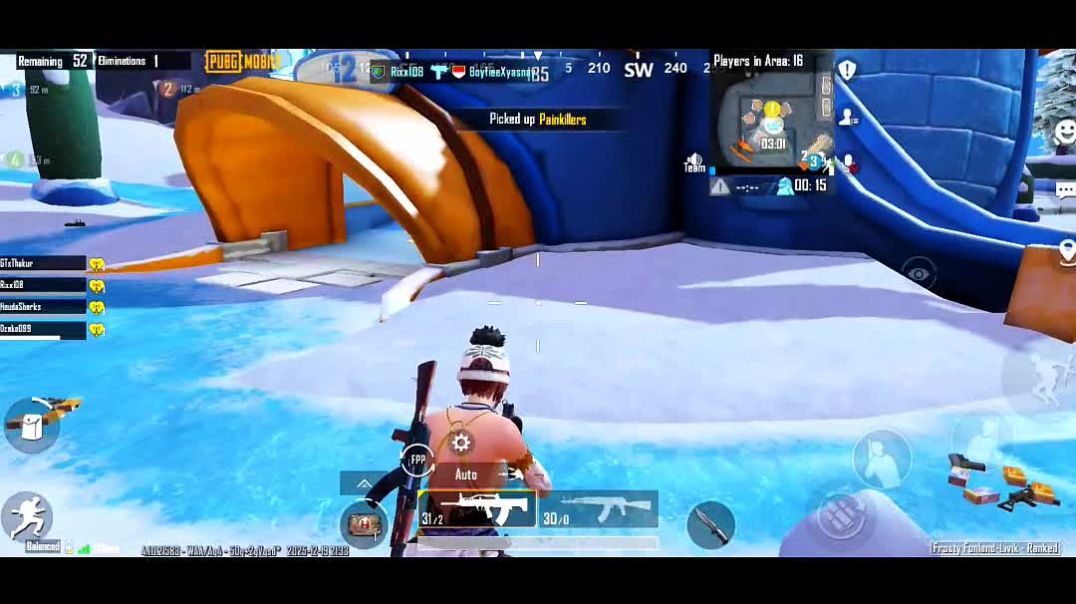Tap the Team voice speaker icon
The height and width of the screenshot is (604, 1076).
click(695, 162)
